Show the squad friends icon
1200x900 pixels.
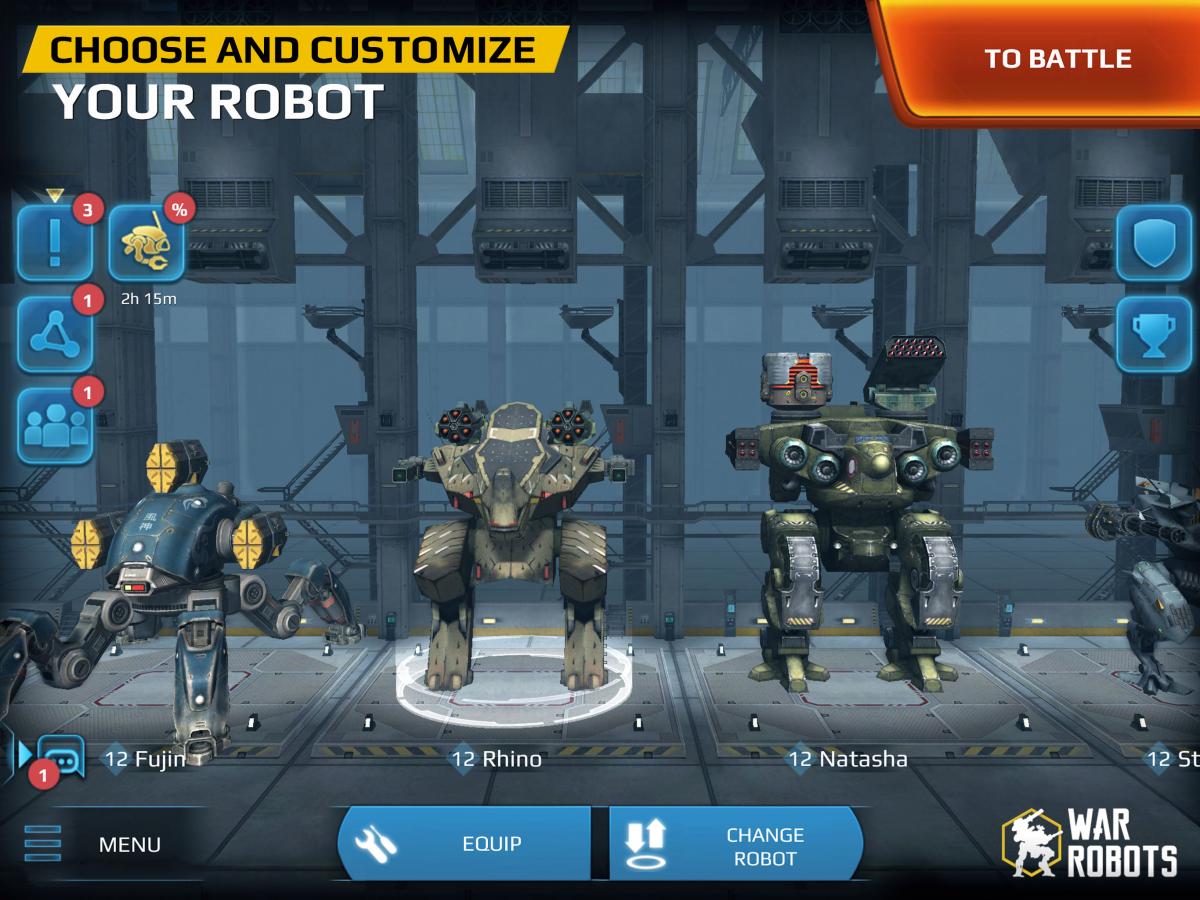click(55, 425)
